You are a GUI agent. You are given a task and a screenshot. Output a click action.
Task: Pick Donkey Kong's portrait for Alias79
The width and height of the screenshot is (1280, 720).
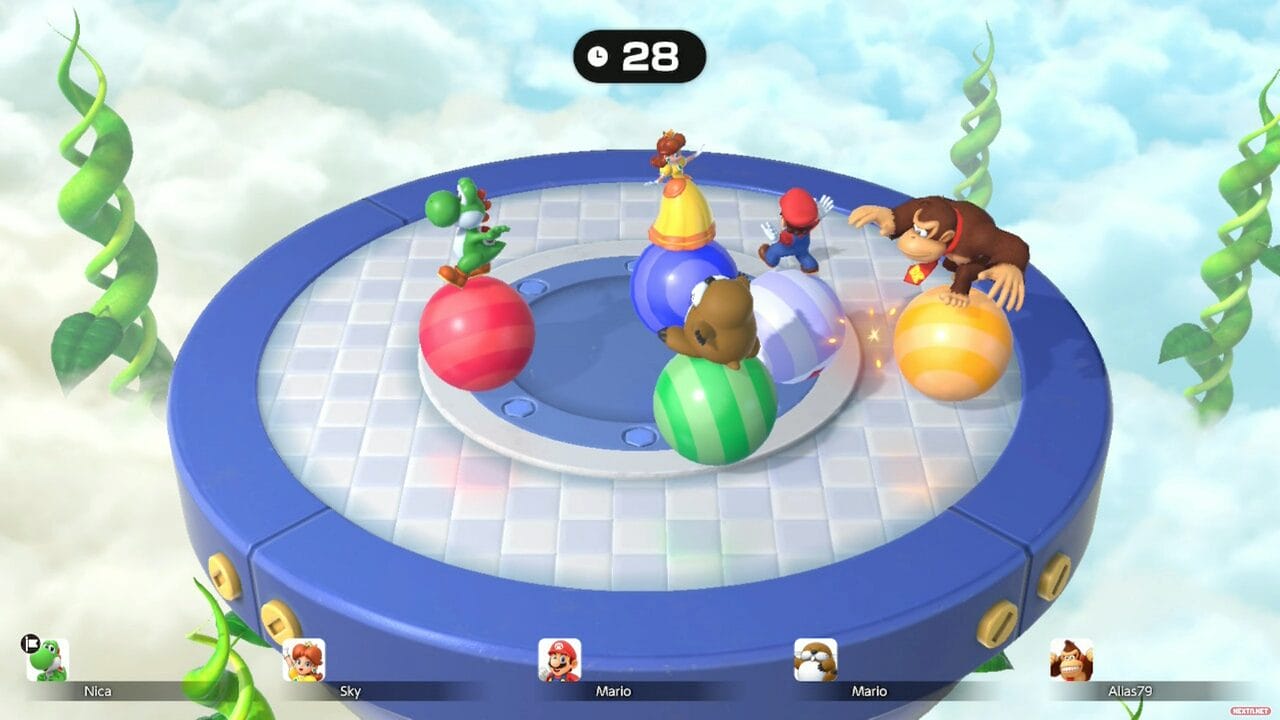(x=1071, y=660)
